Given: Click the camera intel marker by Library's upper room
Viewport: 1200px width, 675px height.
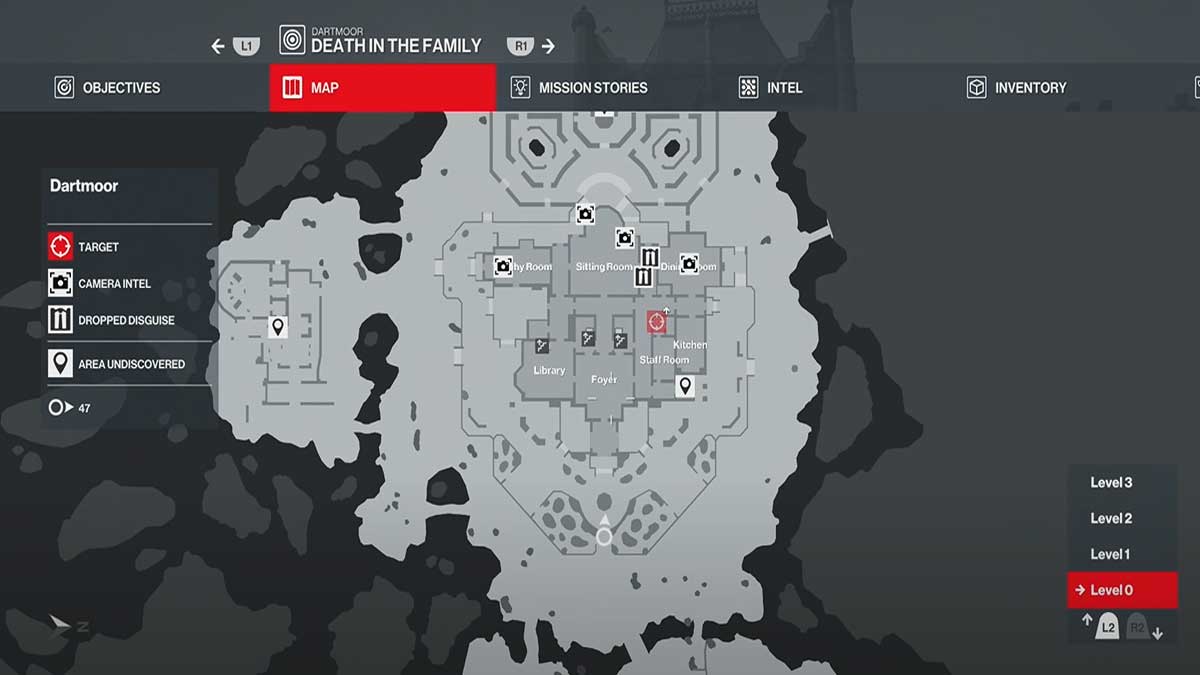Looking at the screenshot, I should pos(503,266).
